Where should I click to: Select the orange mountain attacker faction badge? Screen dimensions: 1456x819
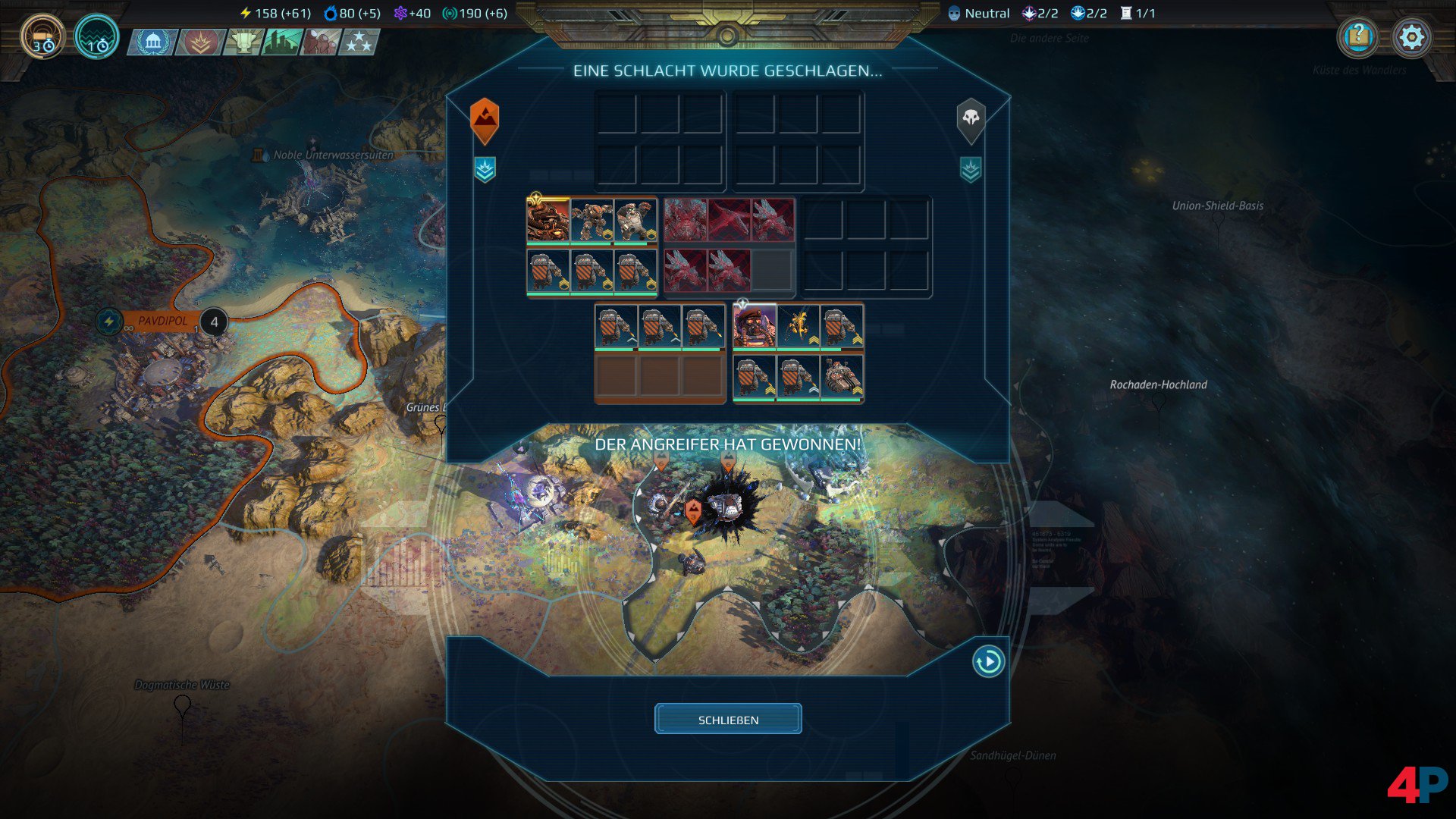tap(485, 119)
